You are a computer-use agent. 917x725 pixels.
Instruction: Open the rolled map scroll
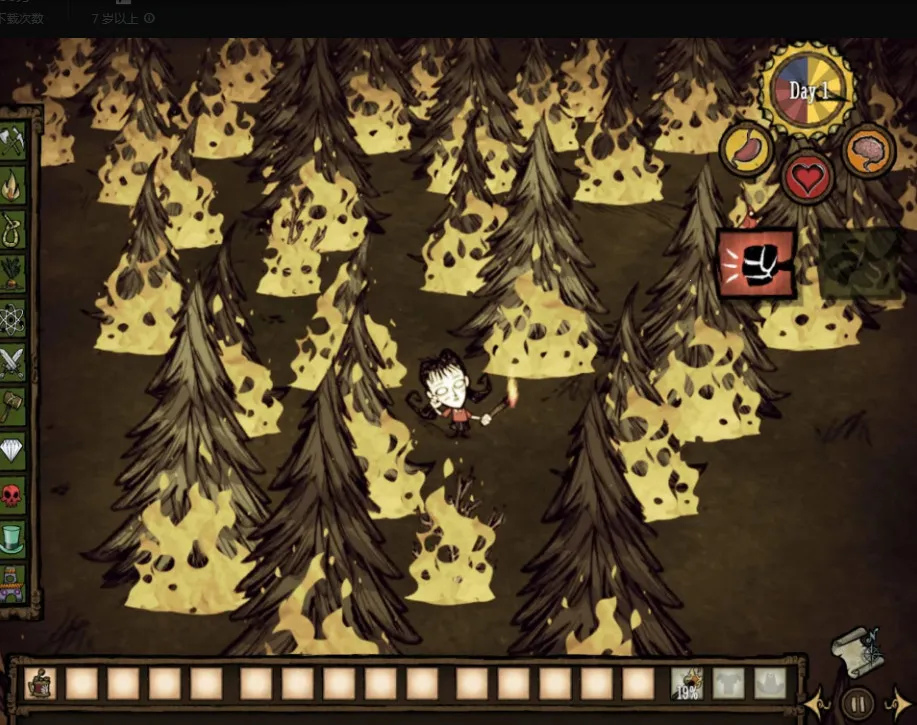tap(857, 648)
